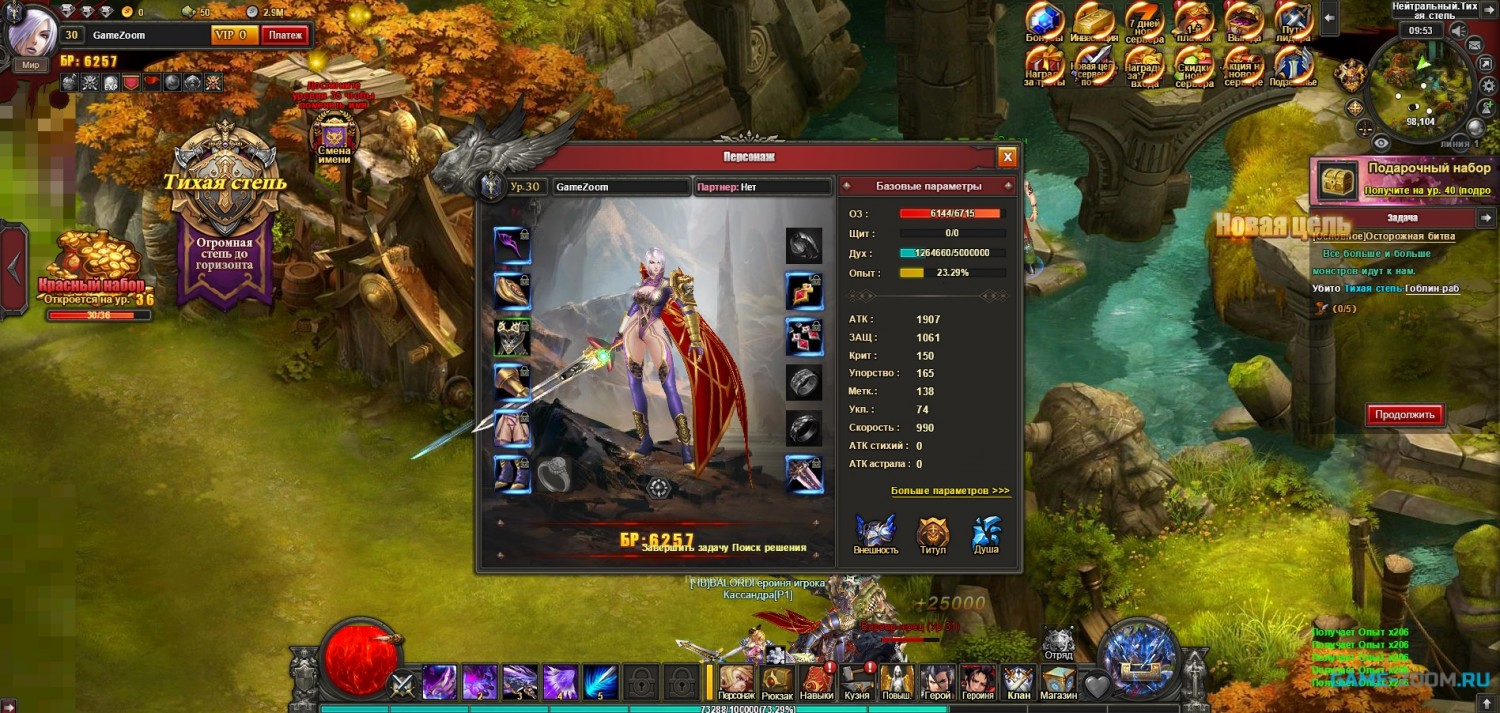This screenshot has height=713, width=1500.
Task: Open the Подземелье dungeon icon
Action: pyautogui.click(x=1294, y=66)
